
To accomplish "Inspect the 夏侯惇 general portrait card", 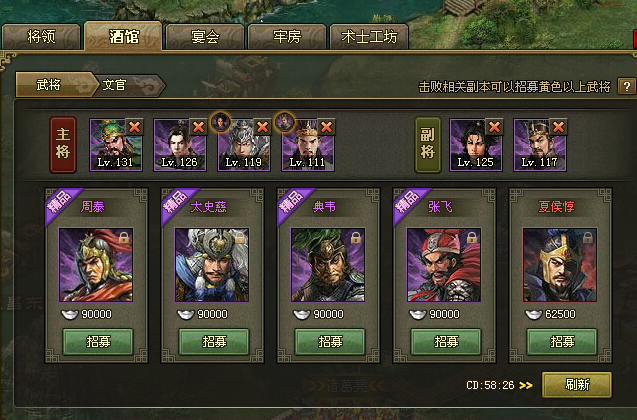I will tap(561, 264).
